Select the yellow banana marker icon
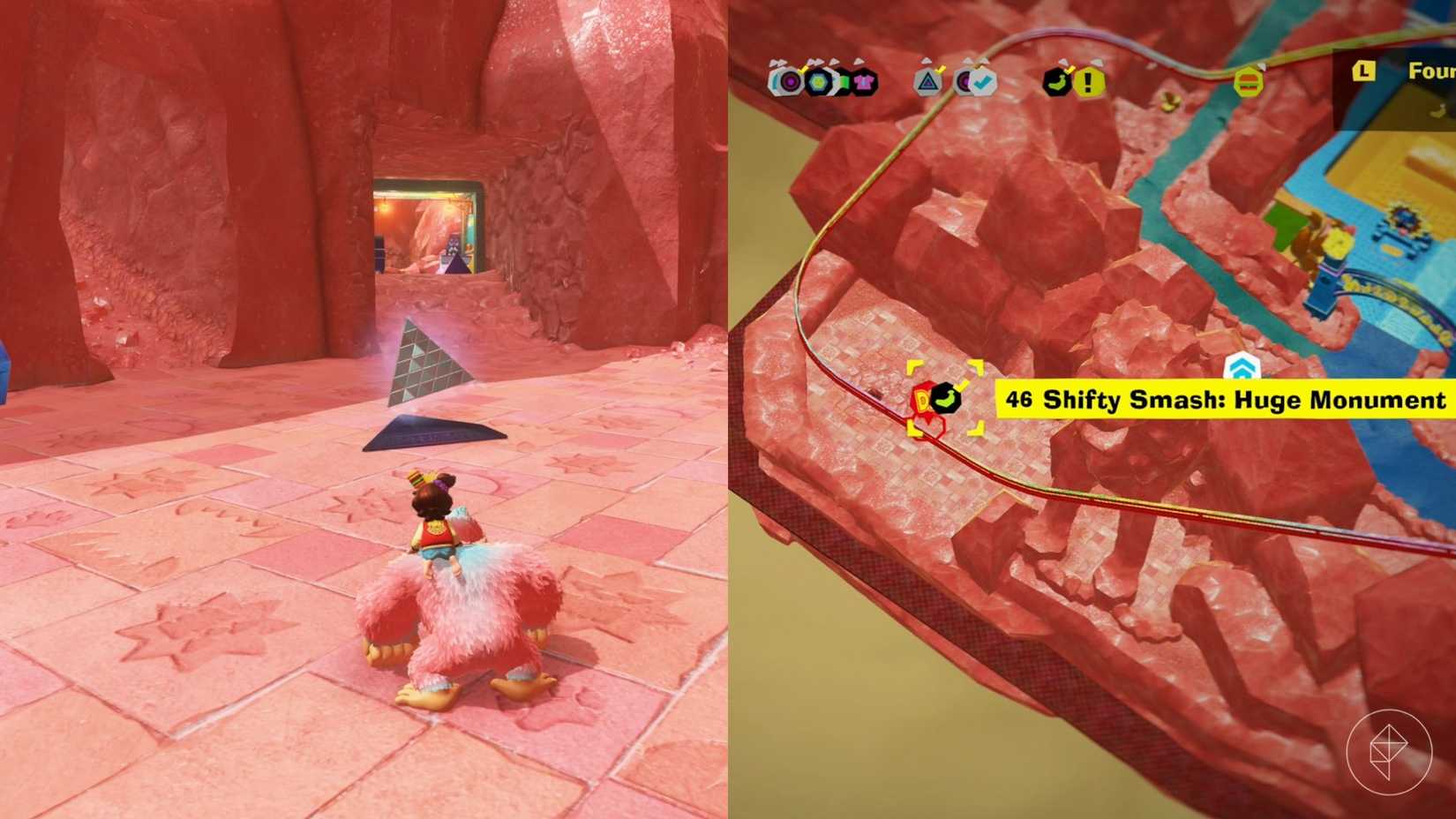The width and height of the screenshot is (1456, 819). [1058, 82]
